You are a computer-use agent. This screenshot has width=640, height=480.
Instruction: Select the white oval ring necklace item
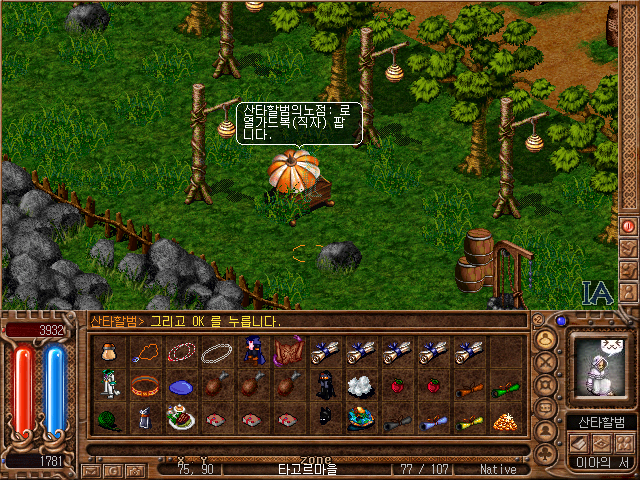click(217, 352)
